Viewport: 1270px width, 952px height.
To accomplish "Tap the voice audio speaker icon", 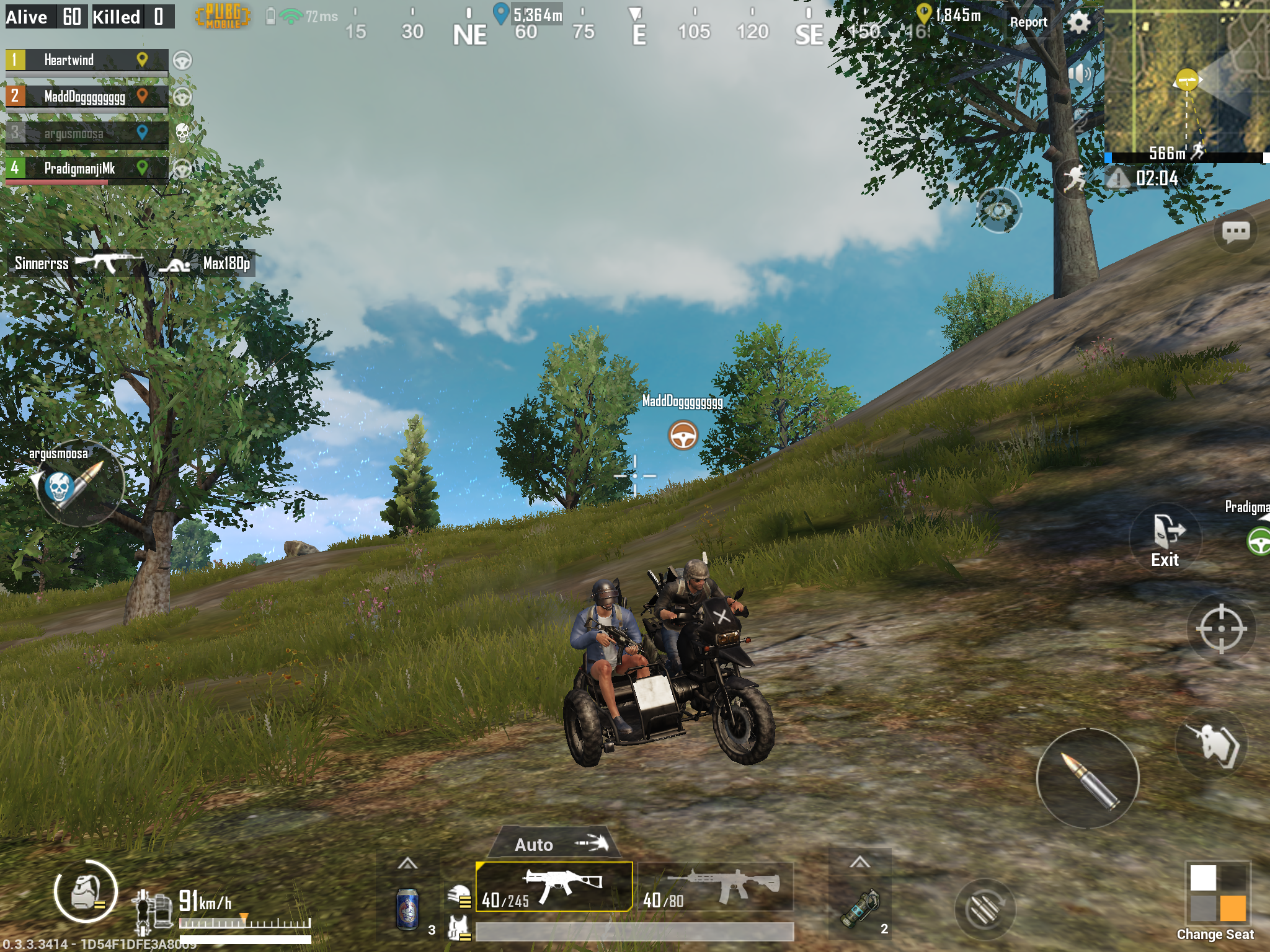I will click(x=1079, y=73).
